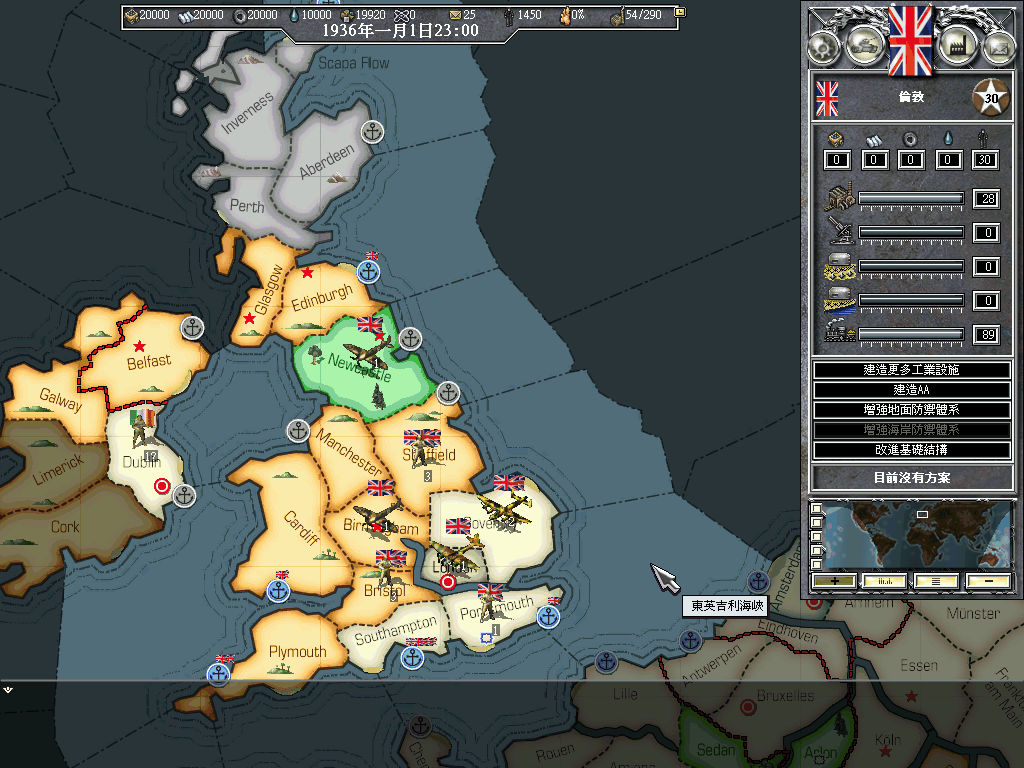Zoom out with the minimap minus button
The width and height of the screenshot is (1024, 768).
click(987, 581)
